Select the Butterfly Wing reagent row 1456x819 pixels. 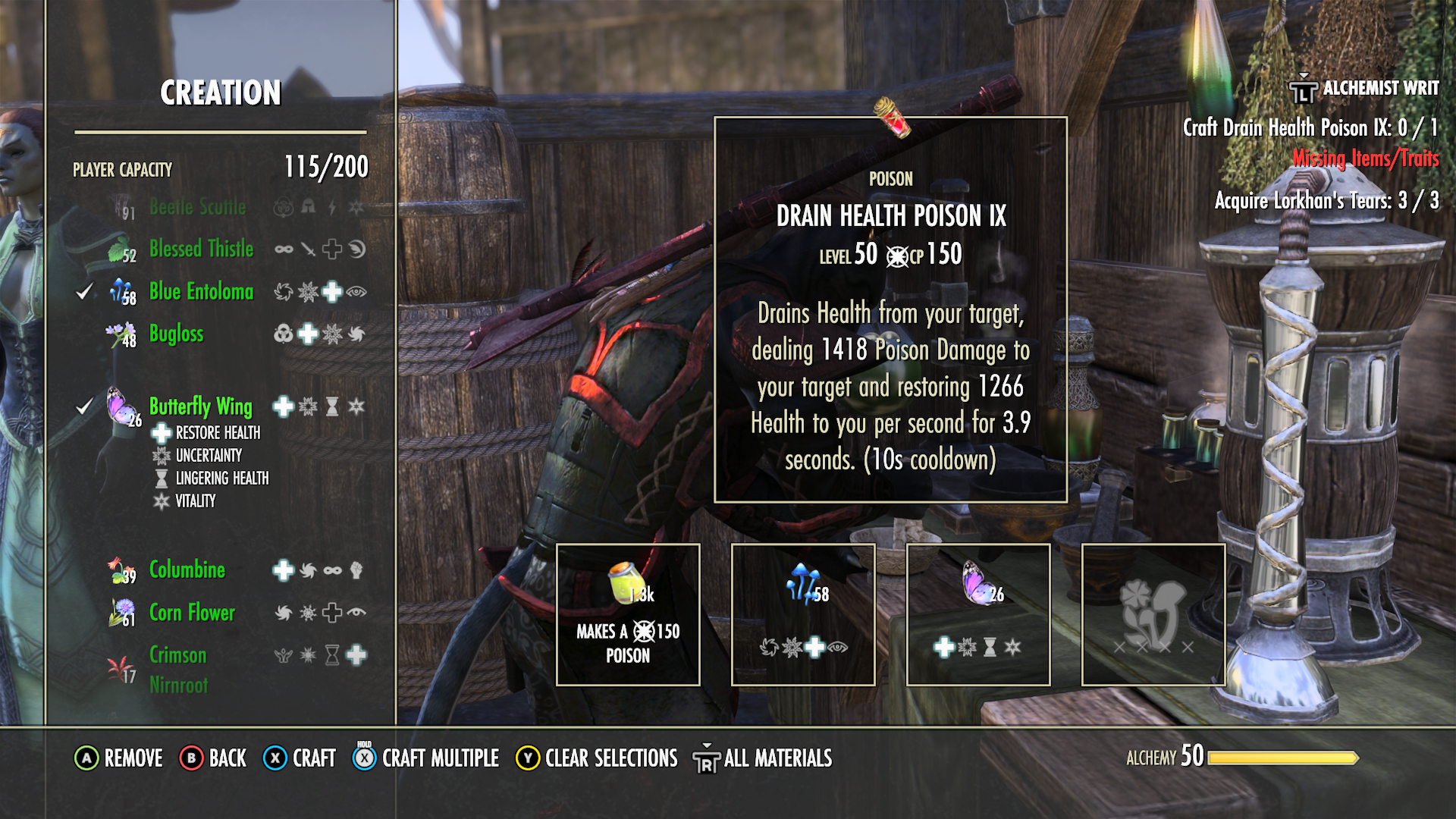(x=200, y=406)
